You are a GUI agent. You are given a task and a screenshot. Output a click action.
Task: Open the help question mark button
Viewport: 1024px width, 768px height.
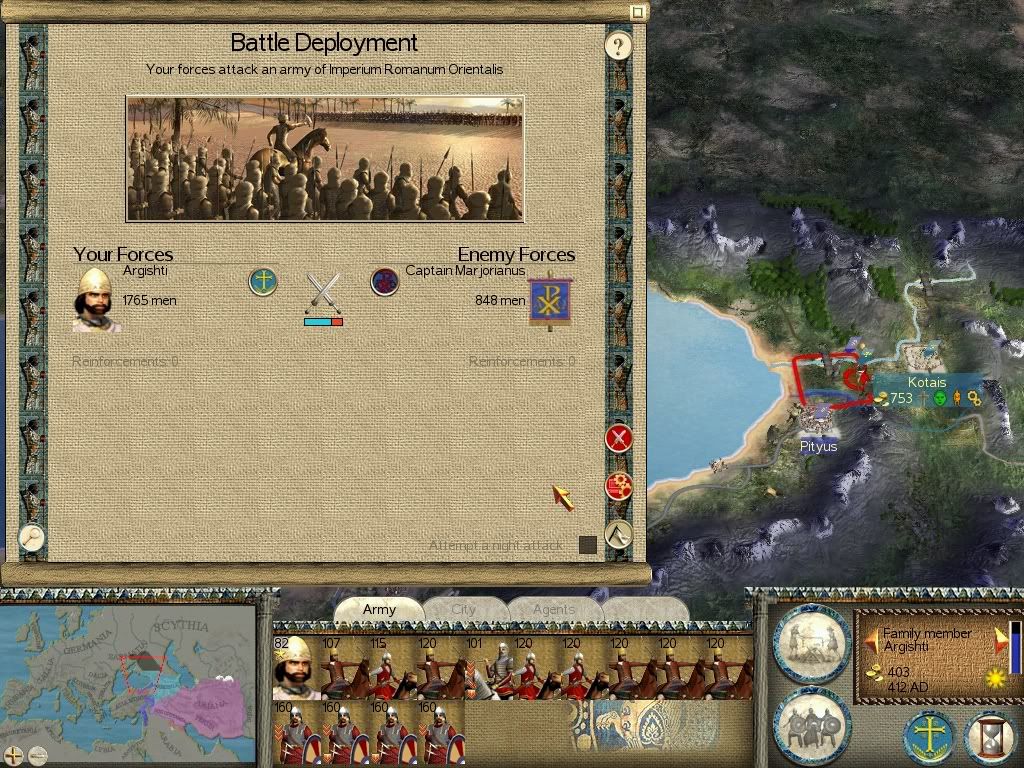pos(619,45)
